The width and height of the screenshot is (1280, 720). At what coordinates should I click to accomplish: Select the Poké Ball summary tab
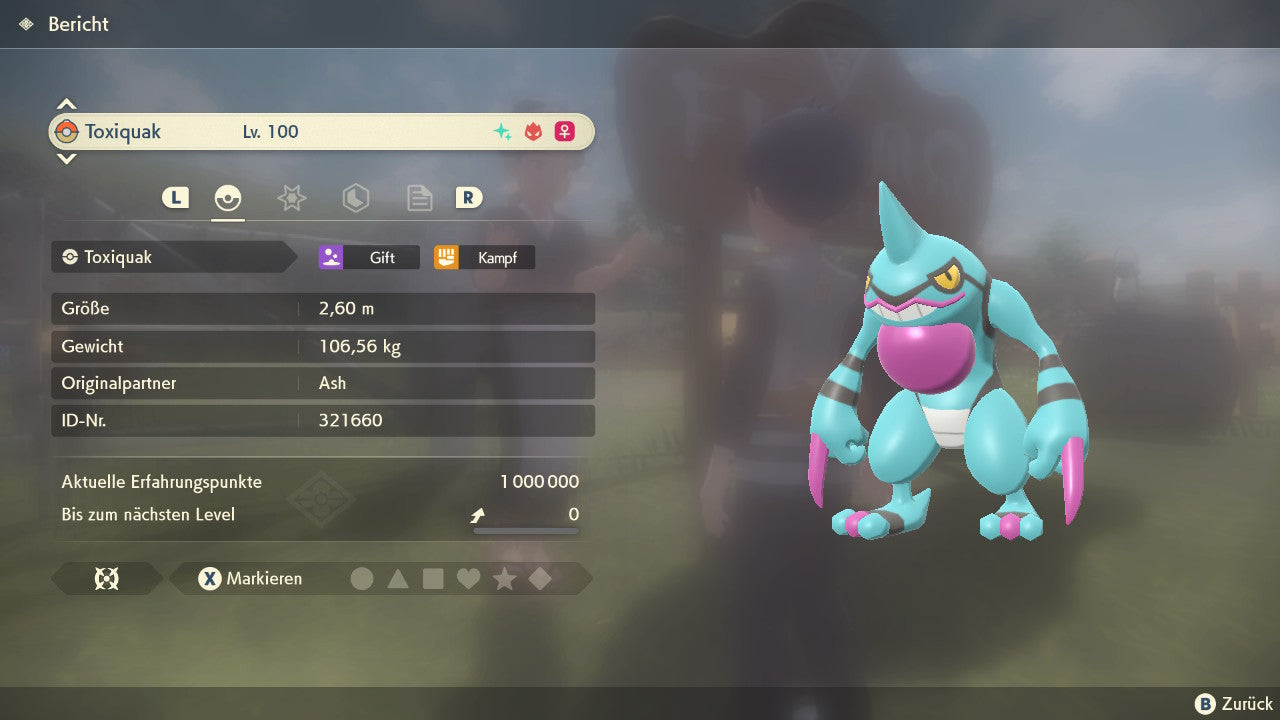click(x=228, y=198)
